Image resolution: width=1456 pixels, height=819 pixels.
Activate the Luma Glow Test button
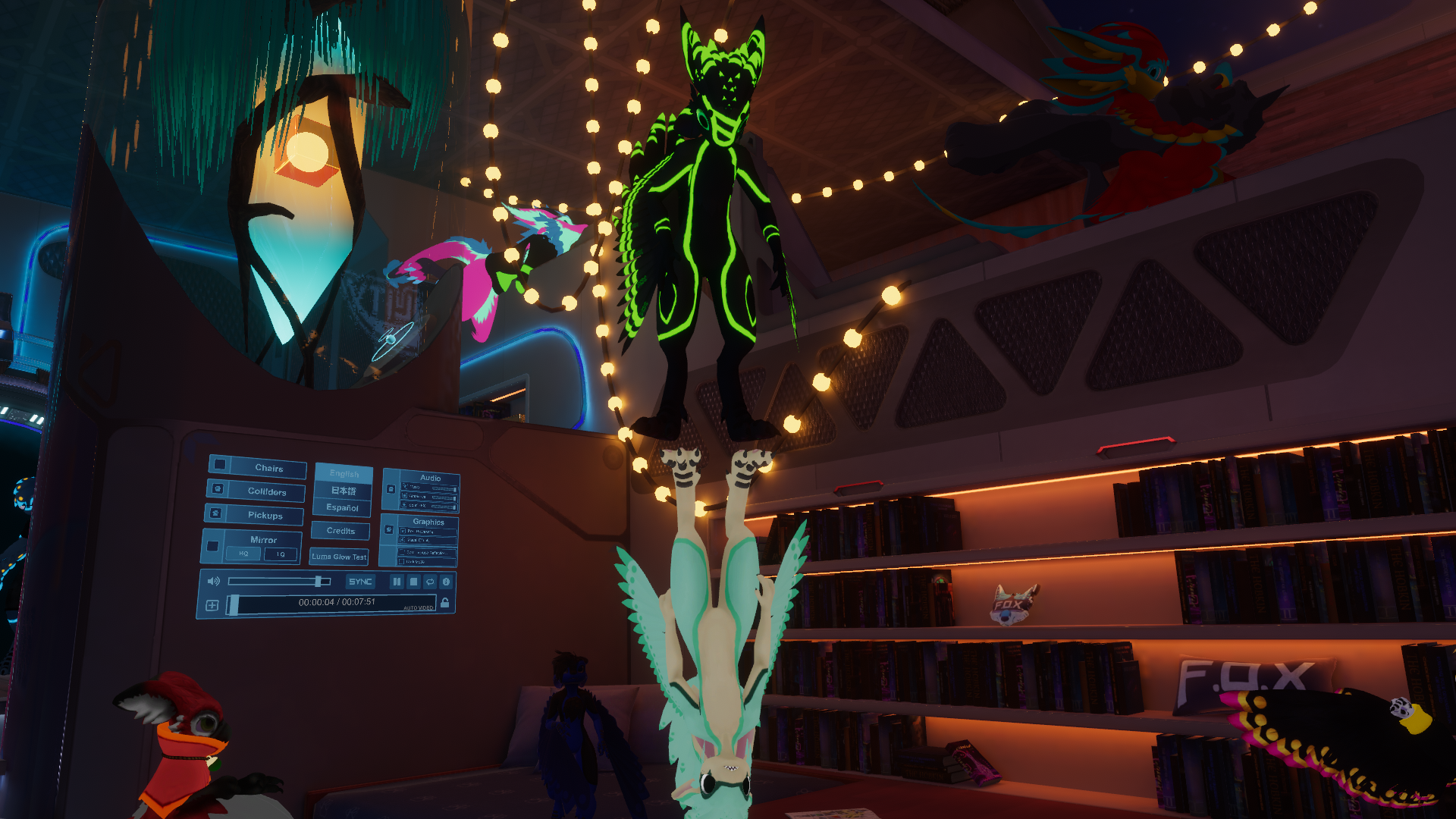pos(338,557)
